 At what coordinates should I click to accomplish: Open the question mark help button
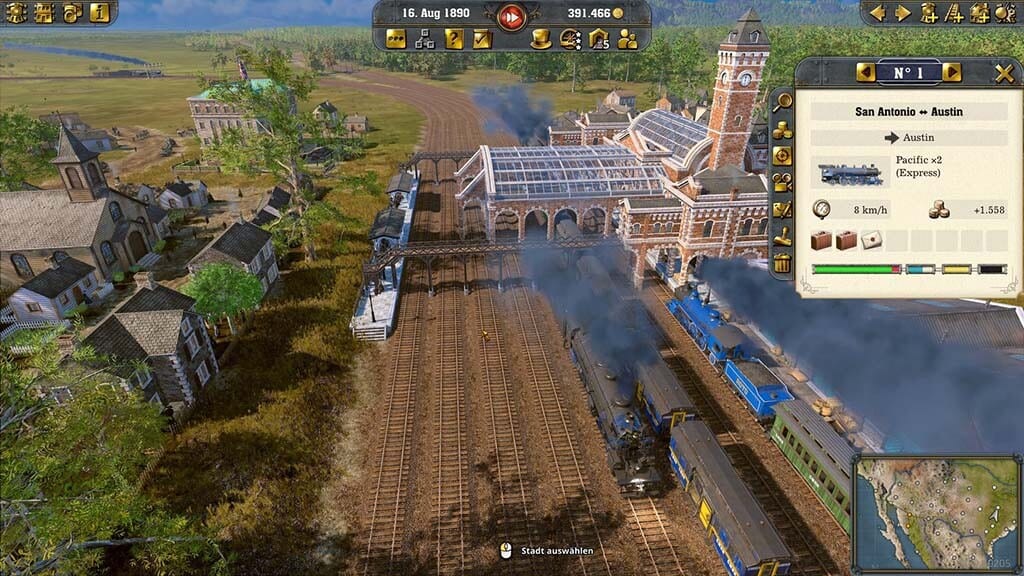pos(454,39)
